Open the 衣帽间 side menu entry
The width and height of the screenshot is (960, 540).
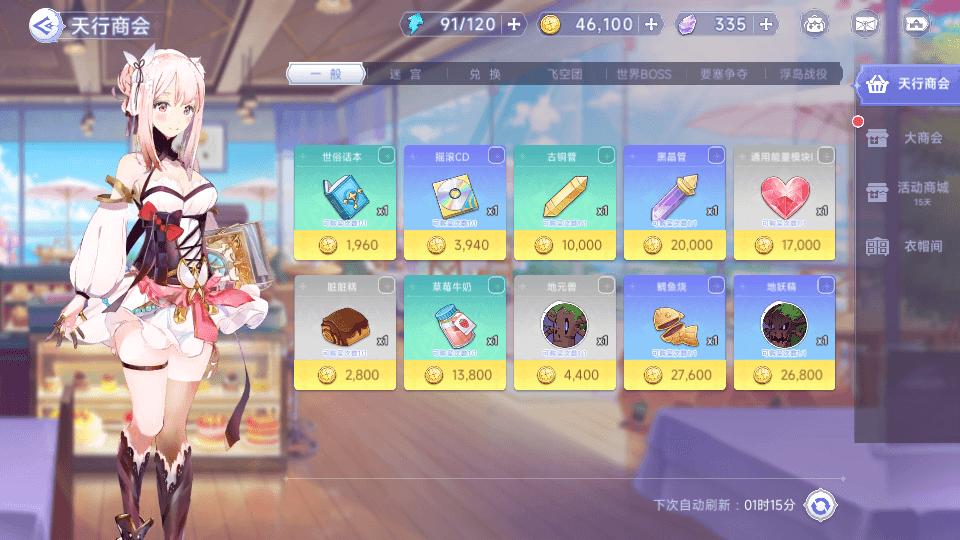[x=908, y=246]
